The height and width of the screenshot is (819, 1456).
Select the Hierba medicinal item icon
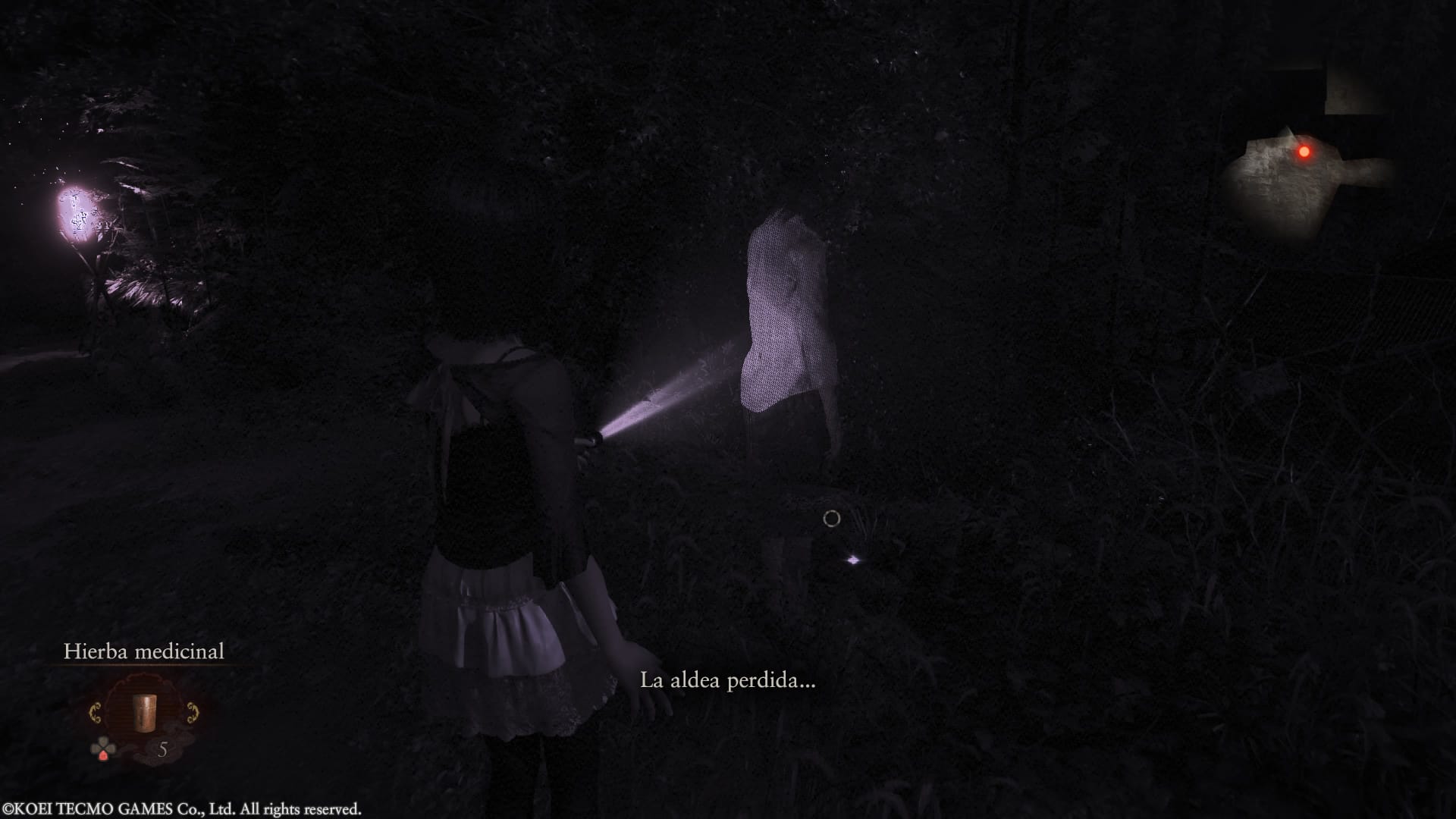[x=144, y=712]
